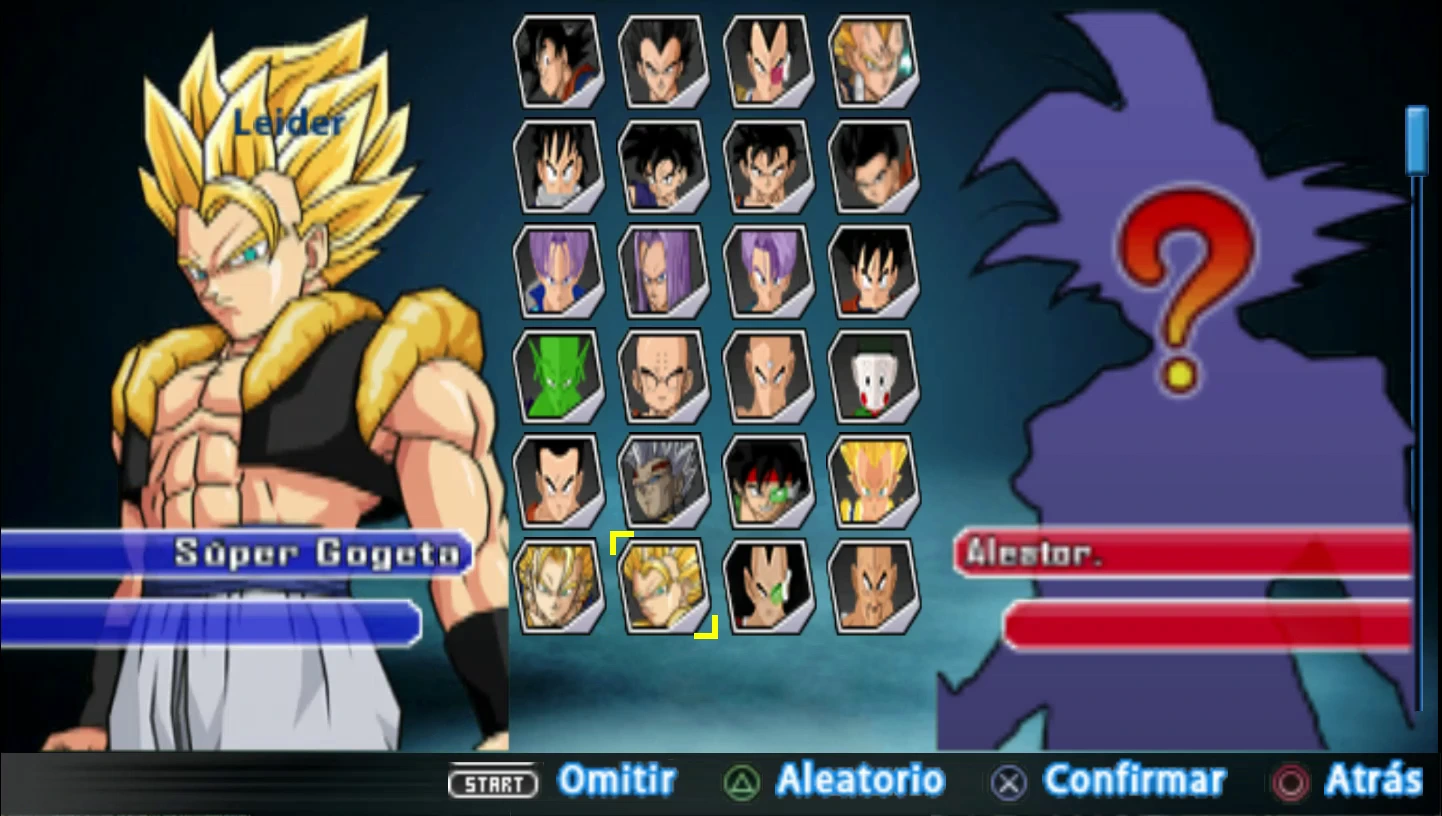Screen dimensions: 1442x816
Task: Select Ultimate Gohan's portrait
Action: tap(873, 165)
